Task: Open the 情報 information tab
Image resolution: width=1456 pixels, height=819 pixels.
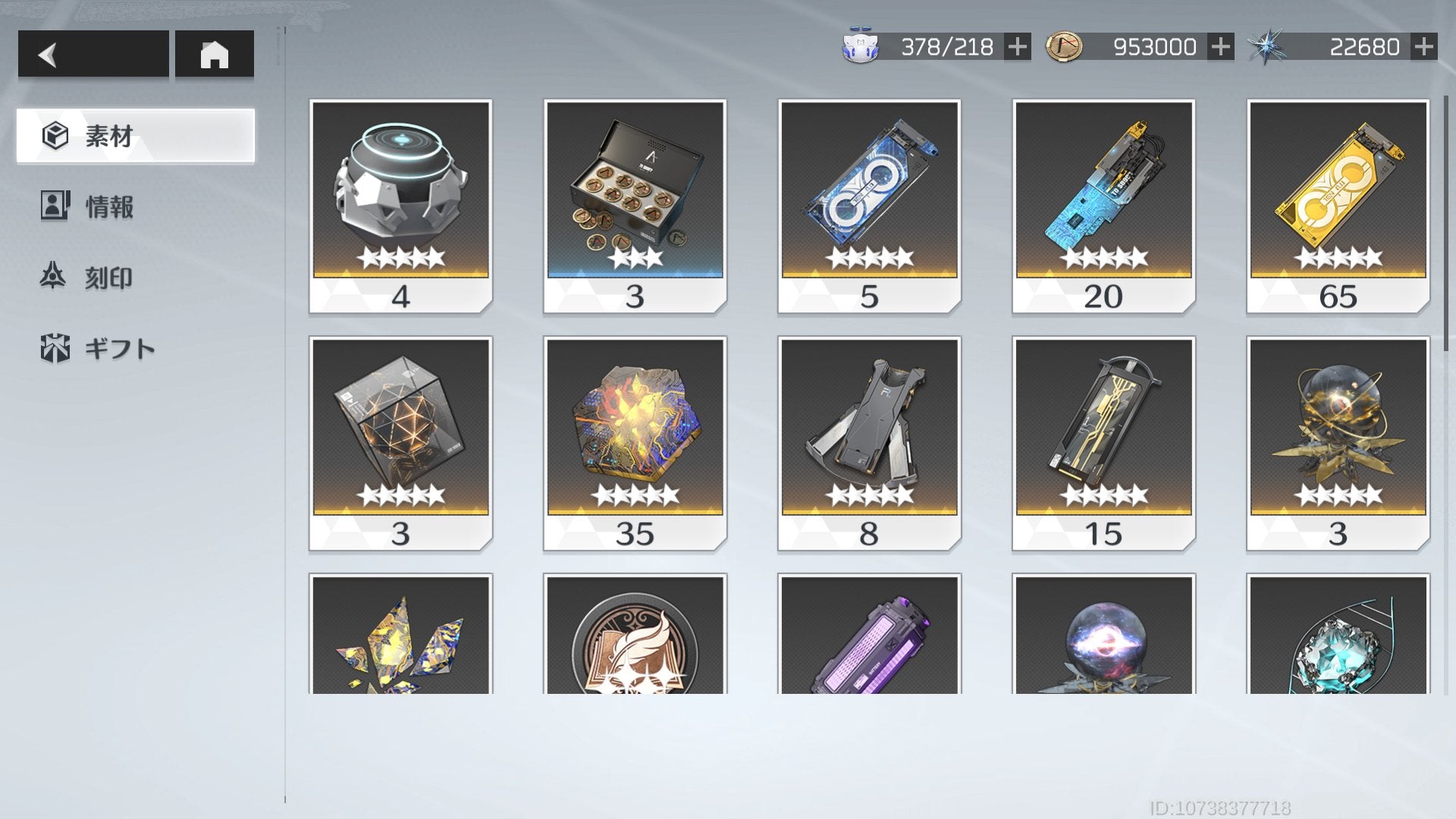Action: (x=109, y=206)
